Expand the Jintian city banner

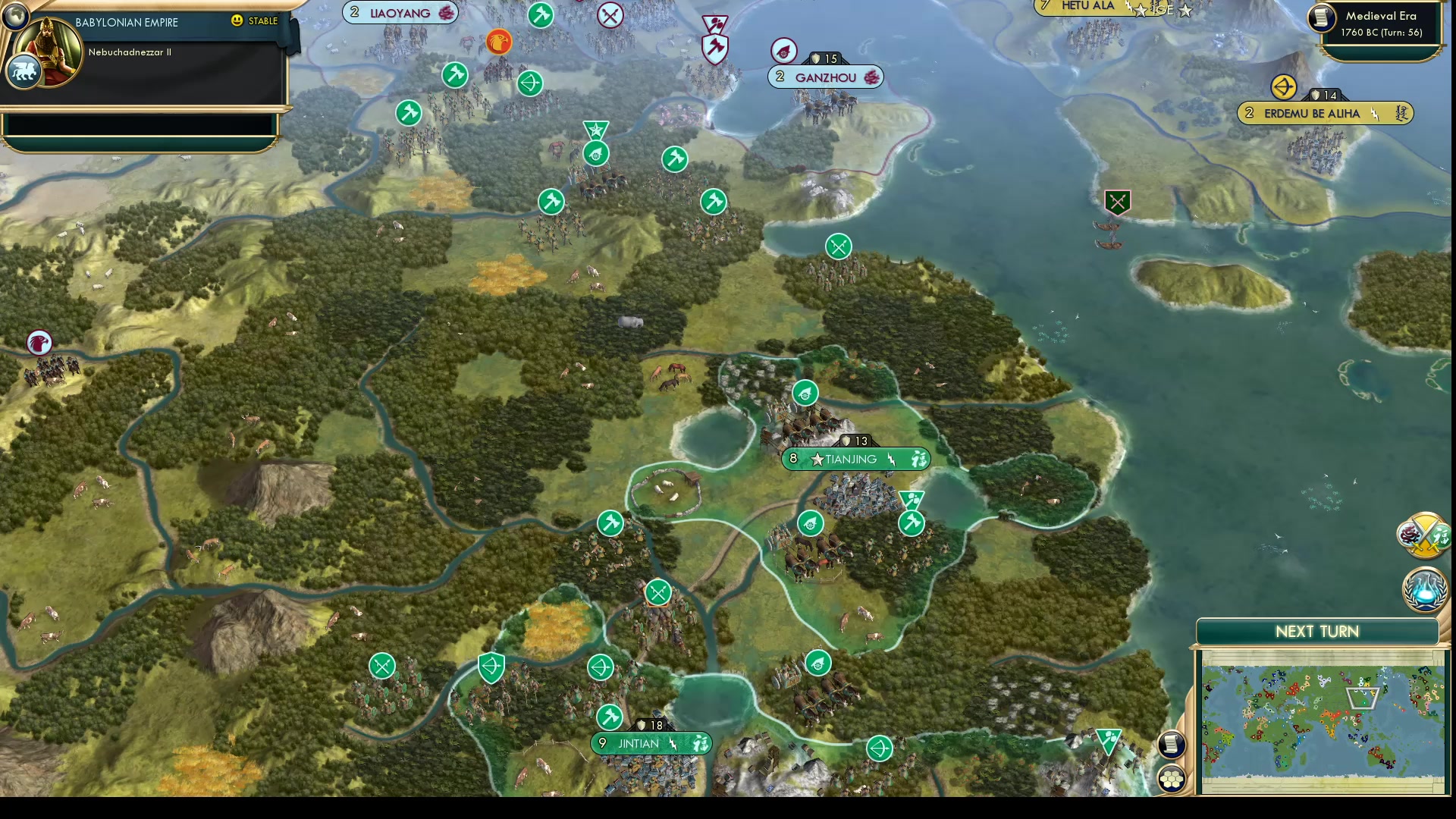651,744
